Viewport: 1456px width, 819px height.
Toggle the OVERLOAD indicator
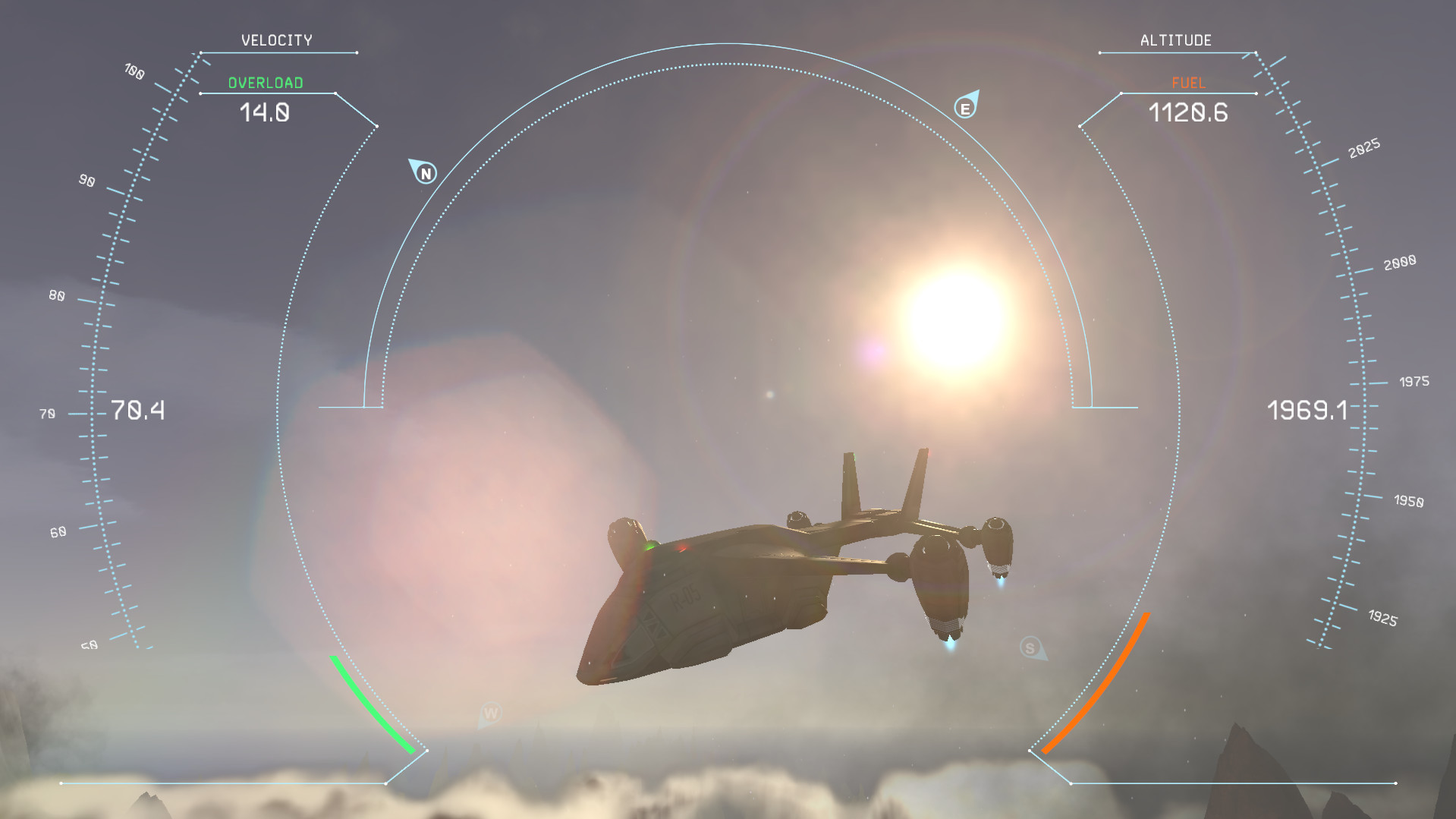[x=265, y=82]
